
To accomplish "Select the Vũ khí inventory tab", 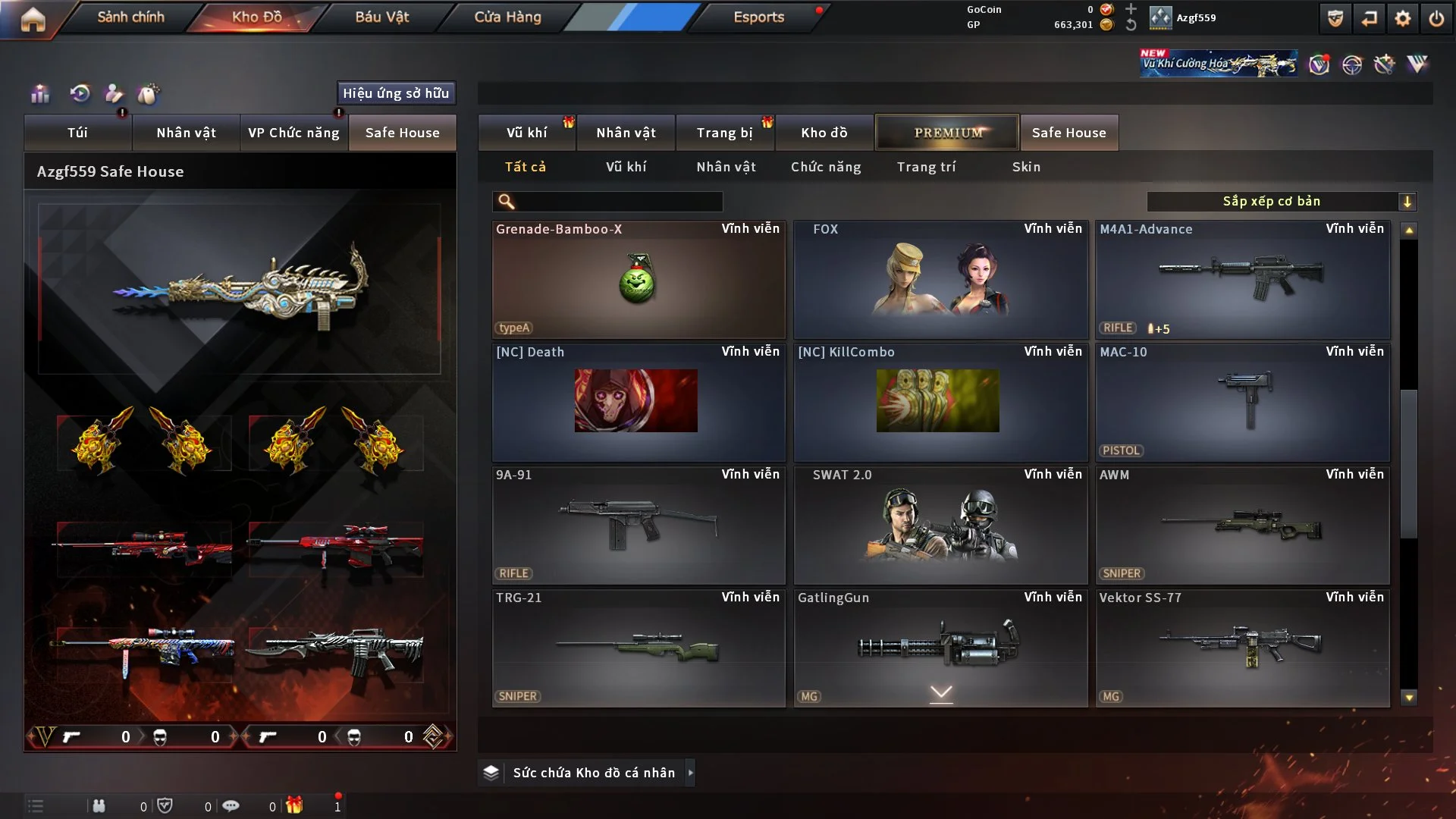I will 526,133.
